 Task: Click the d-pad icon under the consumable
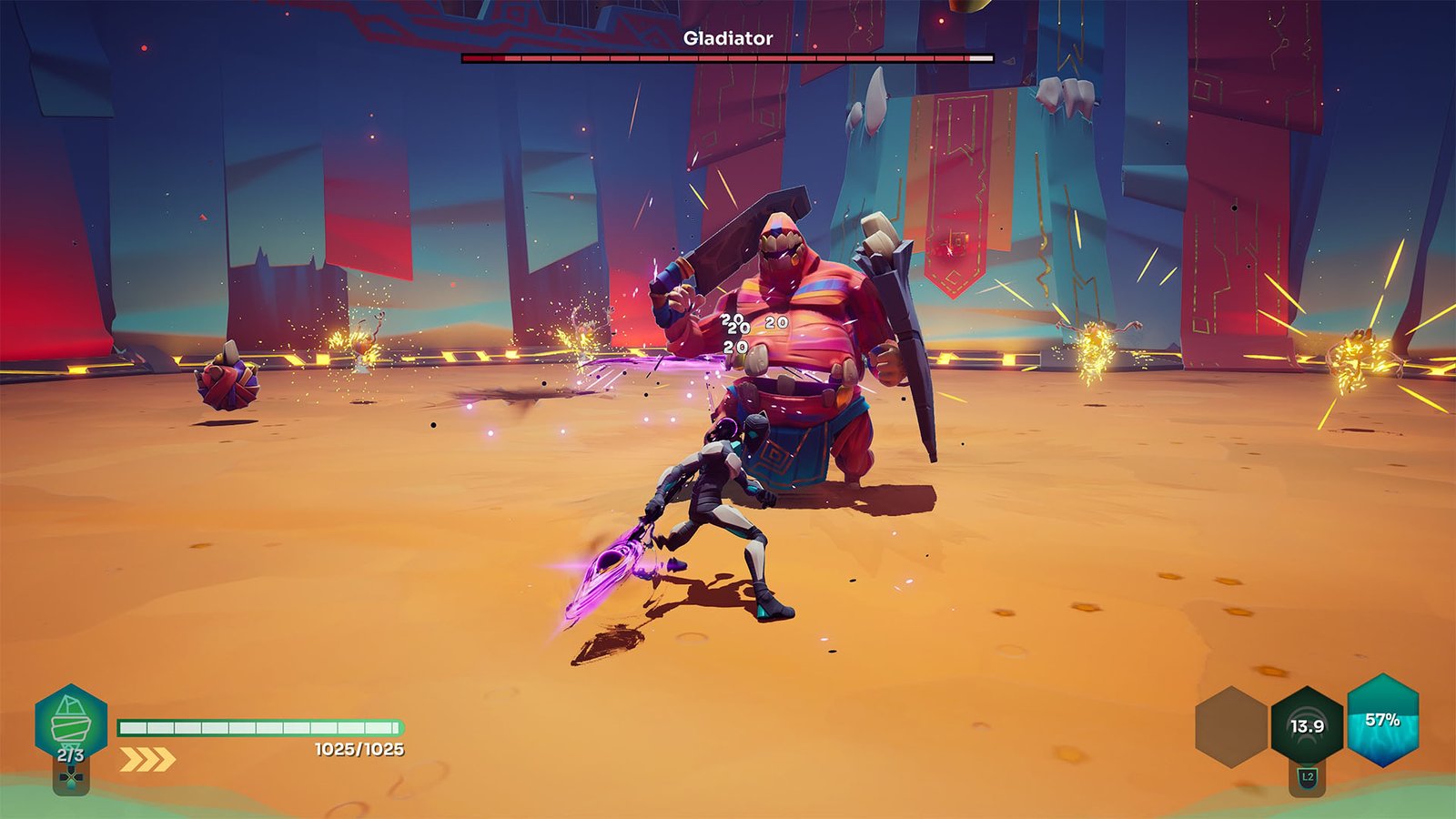(69, 776)
